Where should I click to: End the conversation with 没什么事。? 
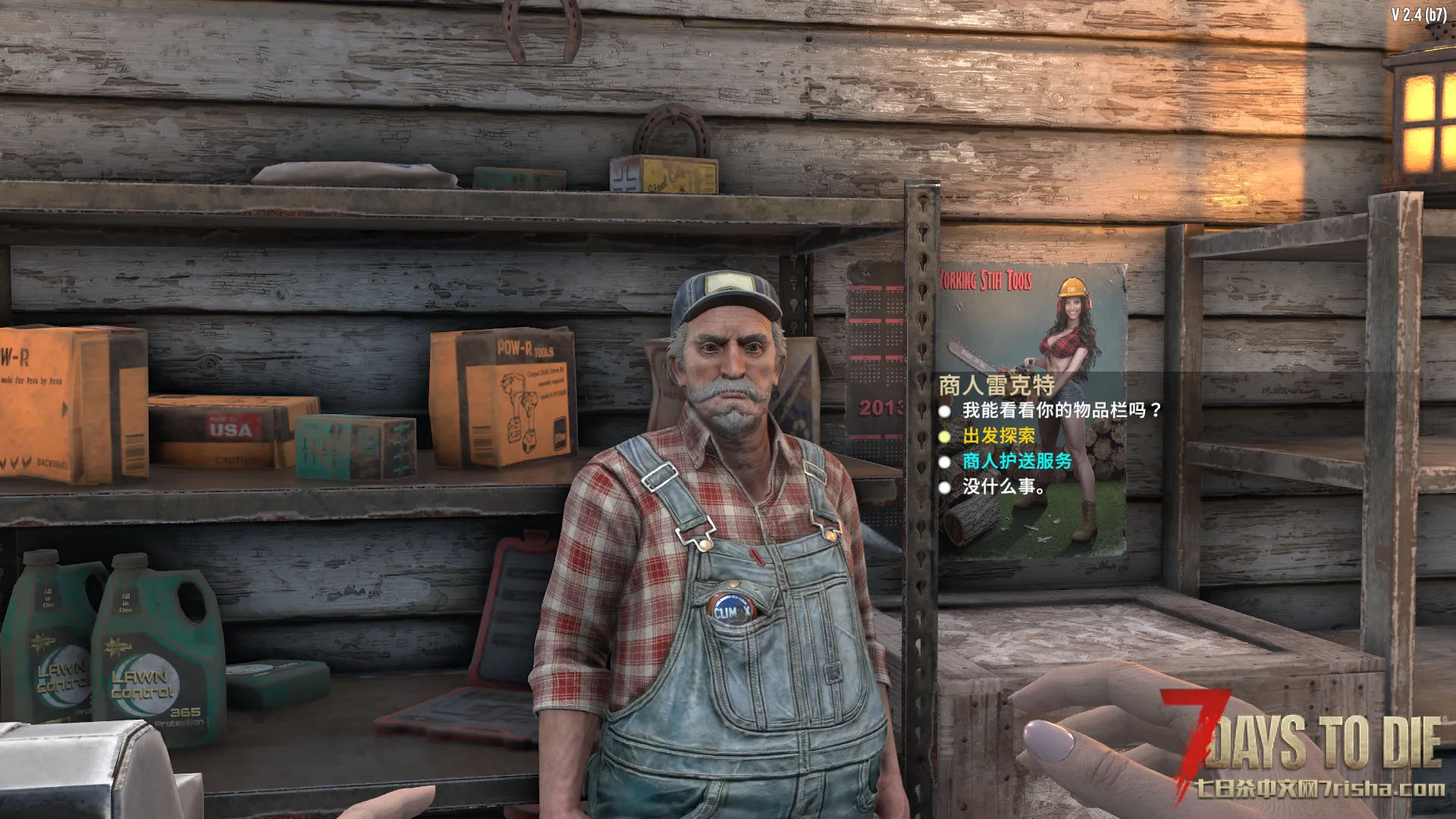click(1003, 487)
